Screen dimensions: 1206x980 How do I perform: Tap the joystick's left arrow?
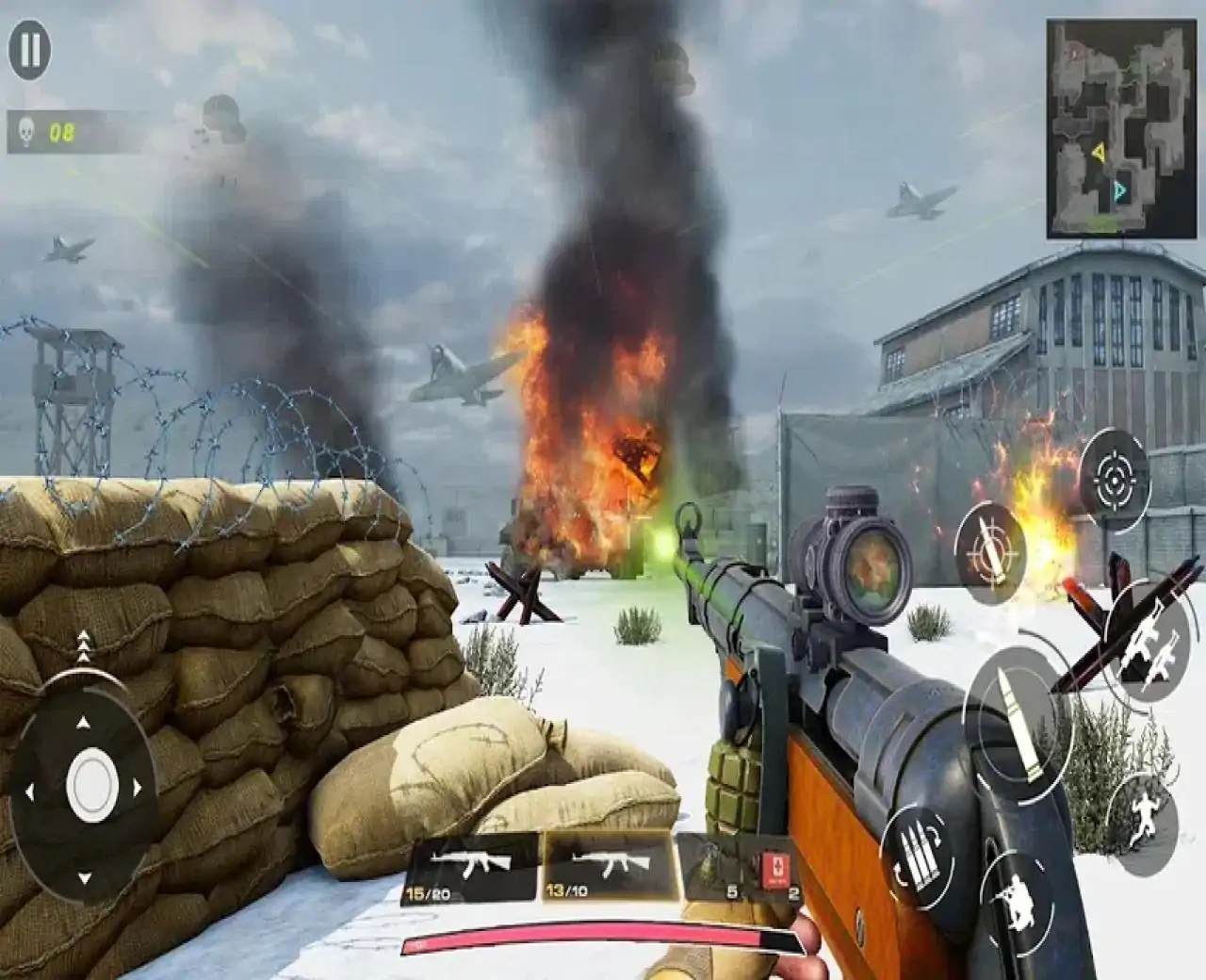click(29, 789)
